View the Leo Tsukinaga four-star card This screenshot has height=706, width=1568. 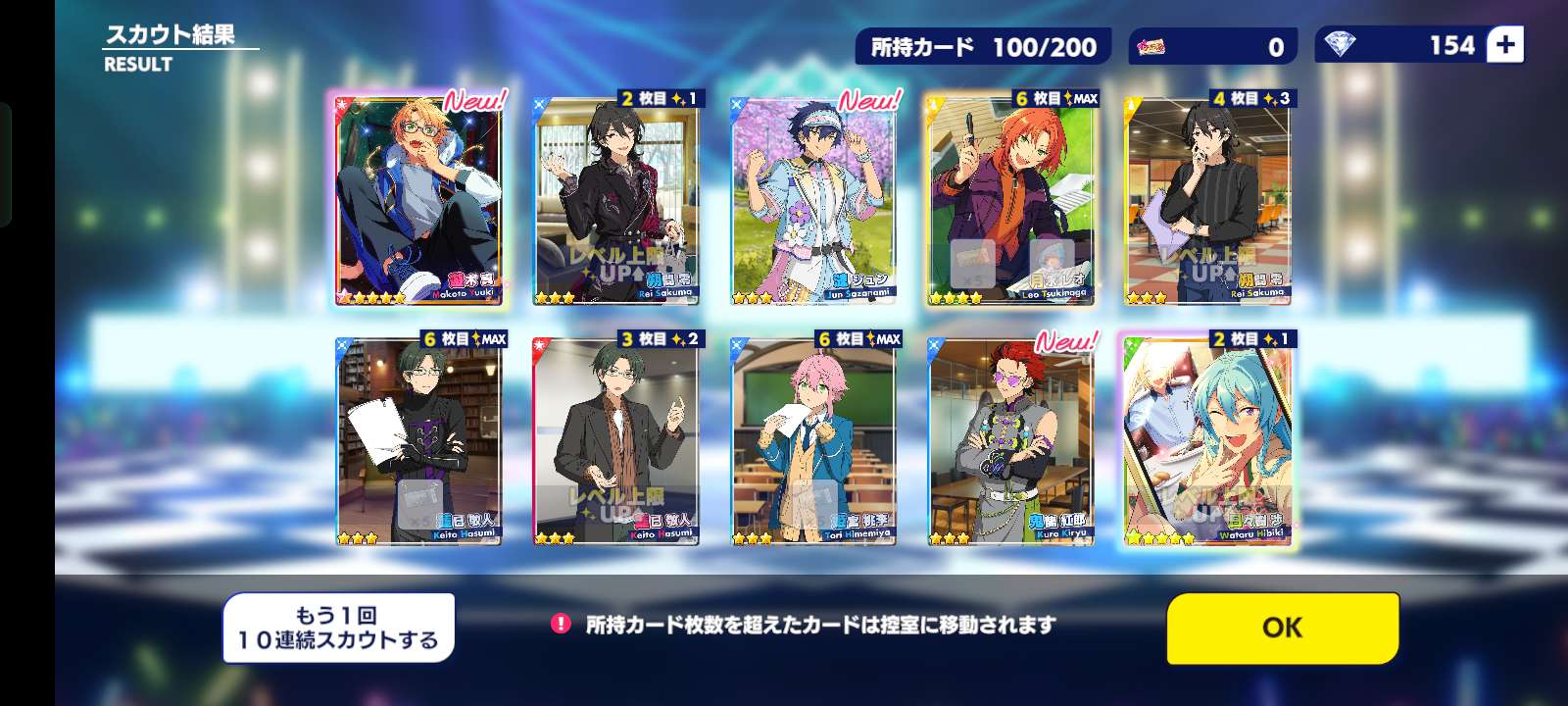tap(1011, 200)
